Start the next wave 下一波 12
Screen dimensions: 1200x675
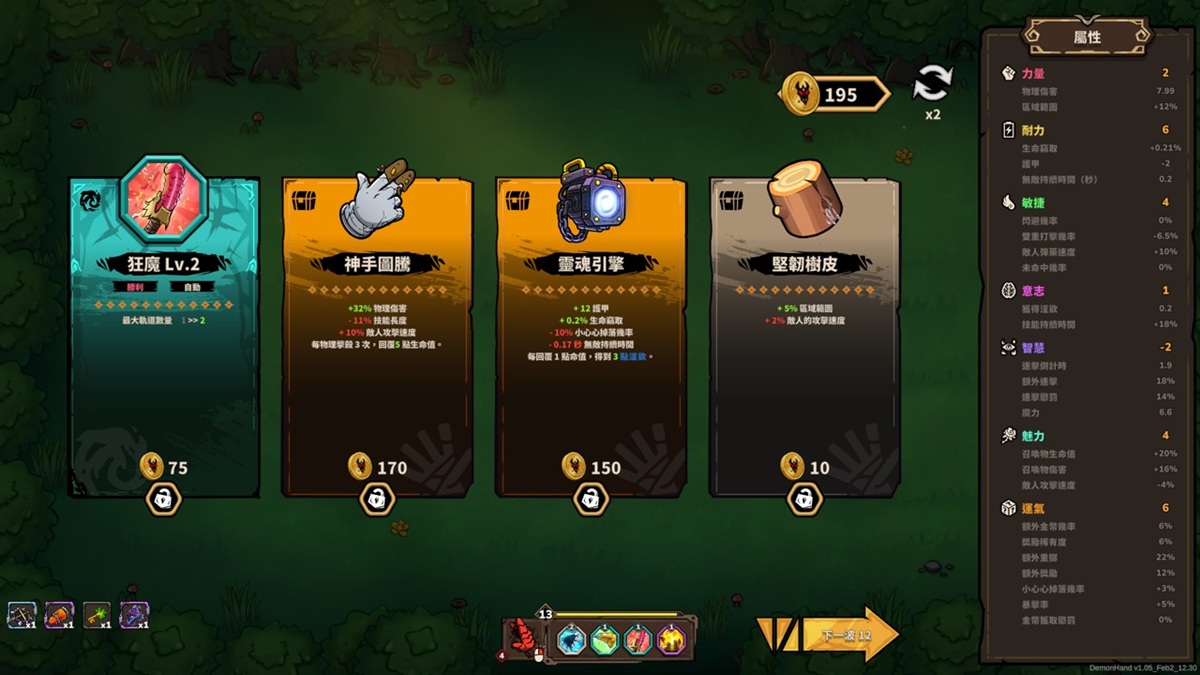point(850,635)
